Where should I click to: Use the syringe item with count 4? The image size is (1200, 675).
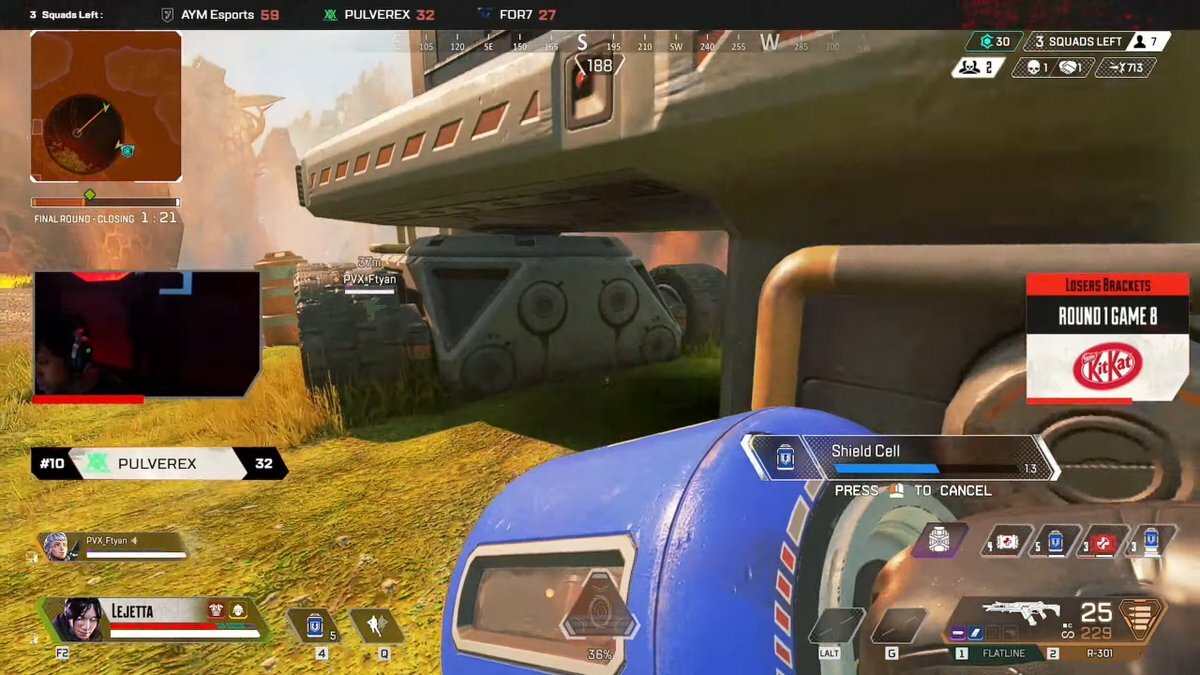1006,541
